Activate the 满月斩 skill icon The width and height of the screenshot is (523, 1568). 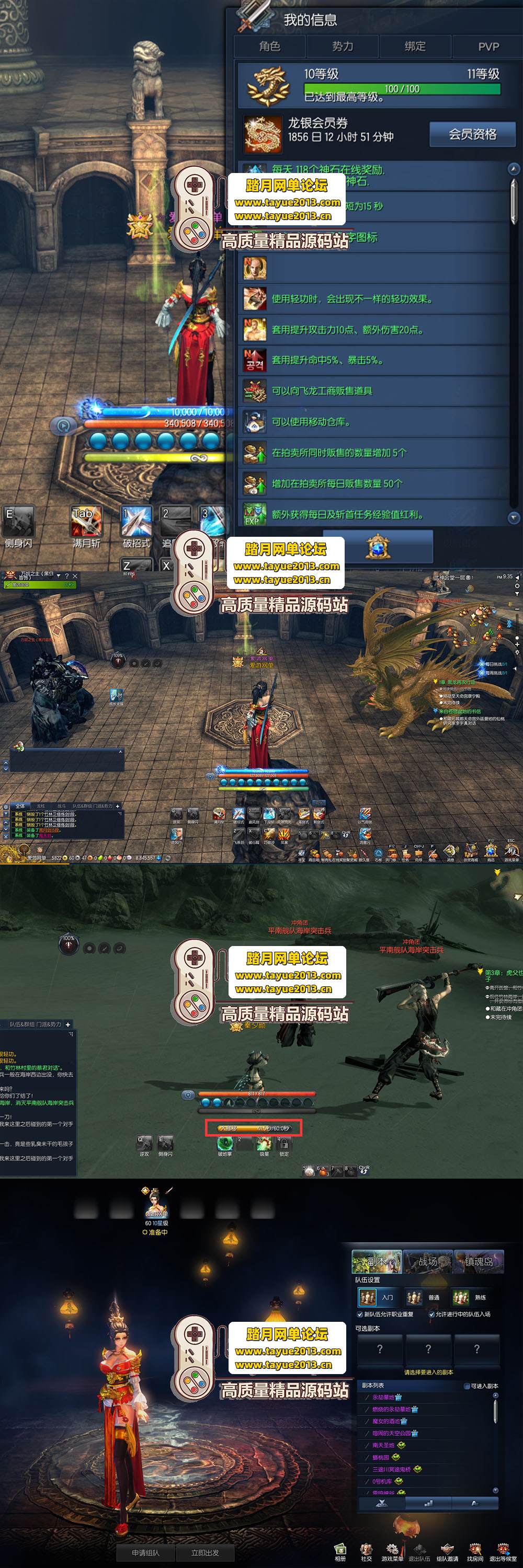pos(86,521)
